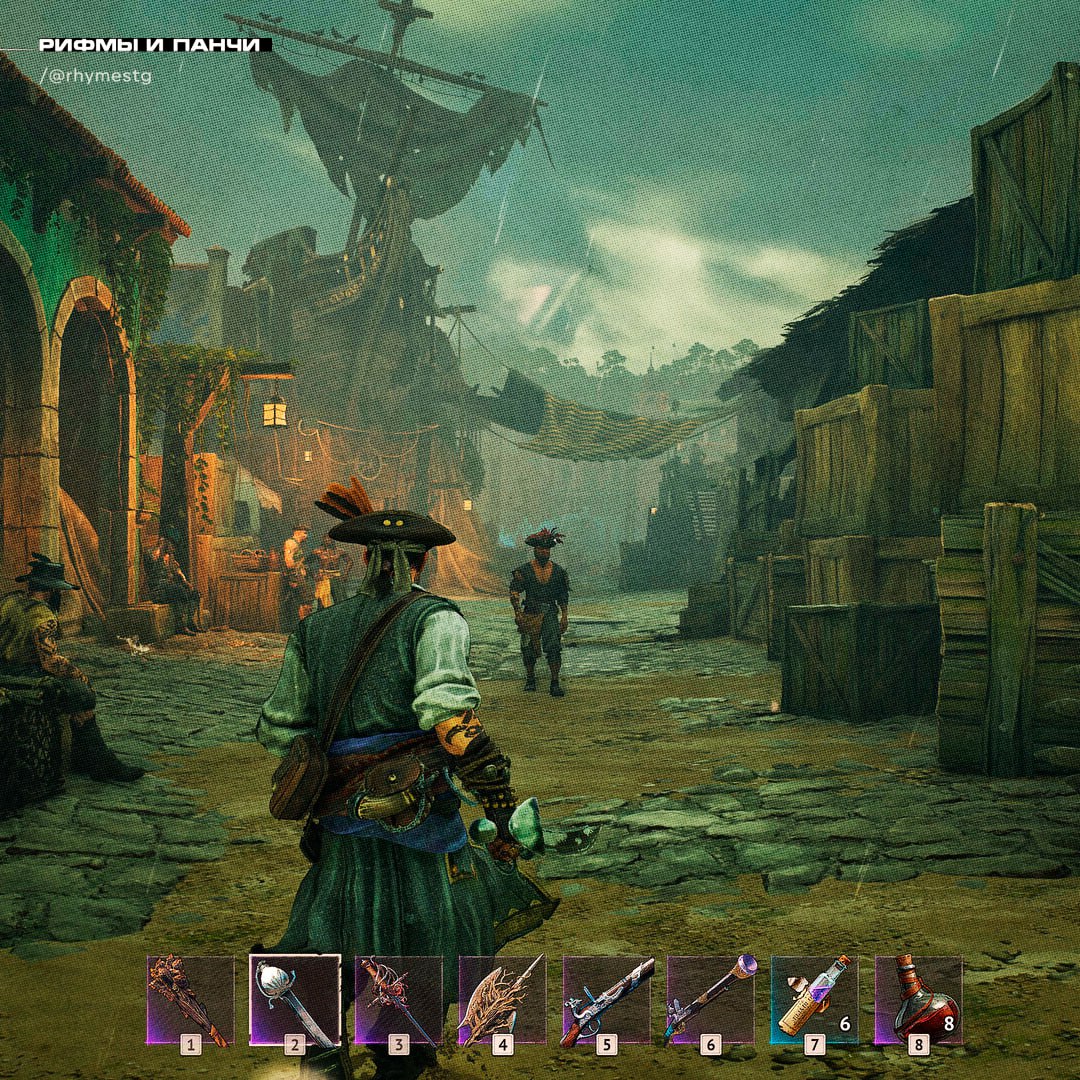Image resolution: width=1080 pixels, height=1080 pixels.
Task: Use the purple potion bottle item
Action: [x=814, y=999]
